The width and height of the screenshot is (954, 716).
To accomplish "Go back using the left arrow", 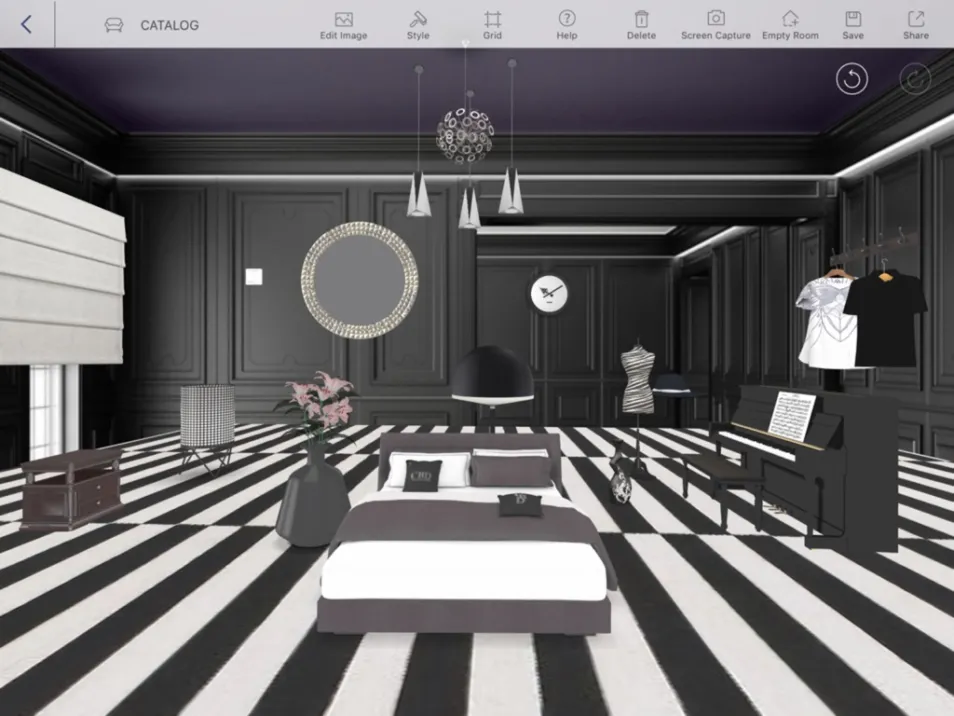I will tap(26, 25).
